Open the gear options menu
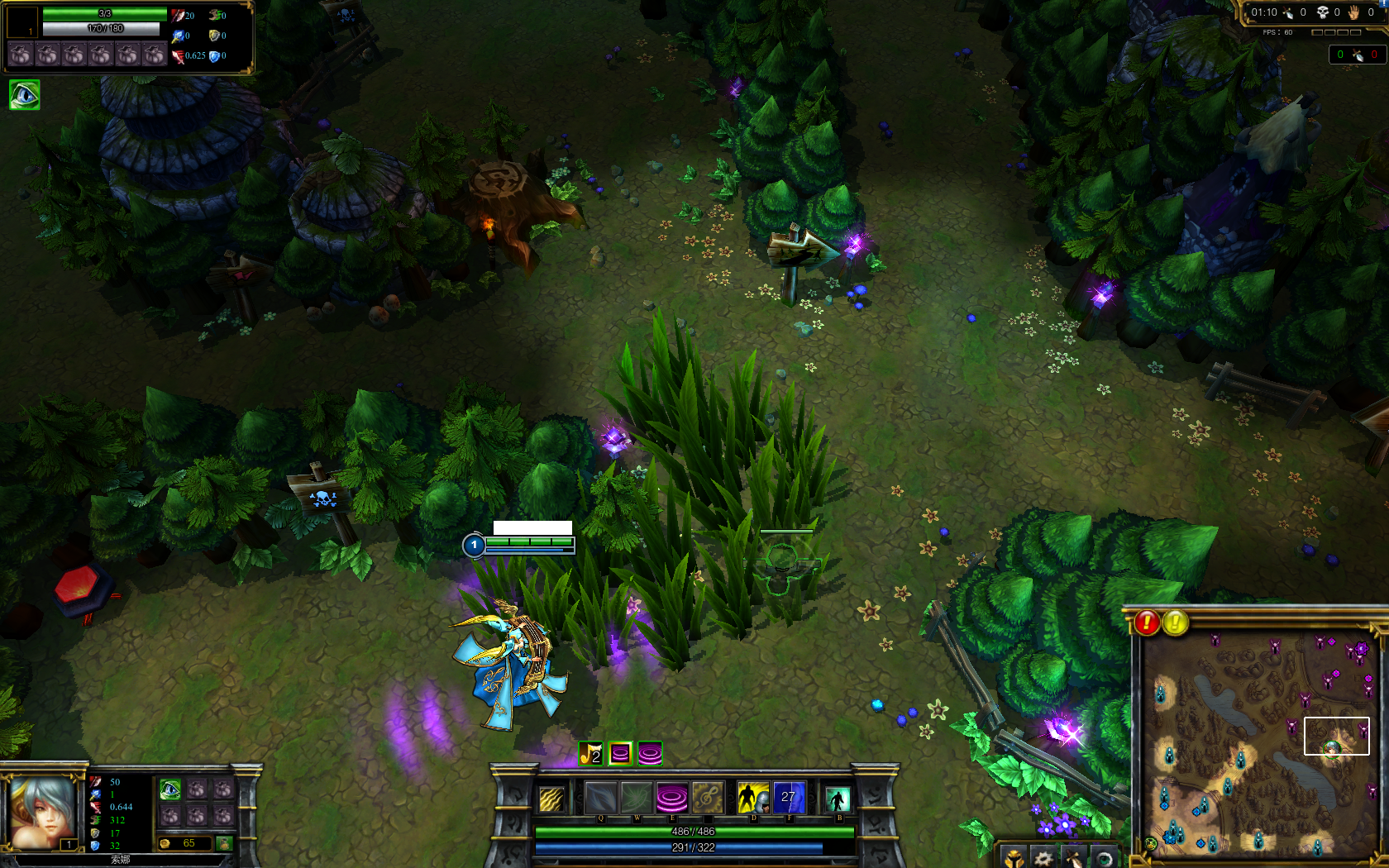Screen dimensions: 1389x868 [x=1043, y=858]
